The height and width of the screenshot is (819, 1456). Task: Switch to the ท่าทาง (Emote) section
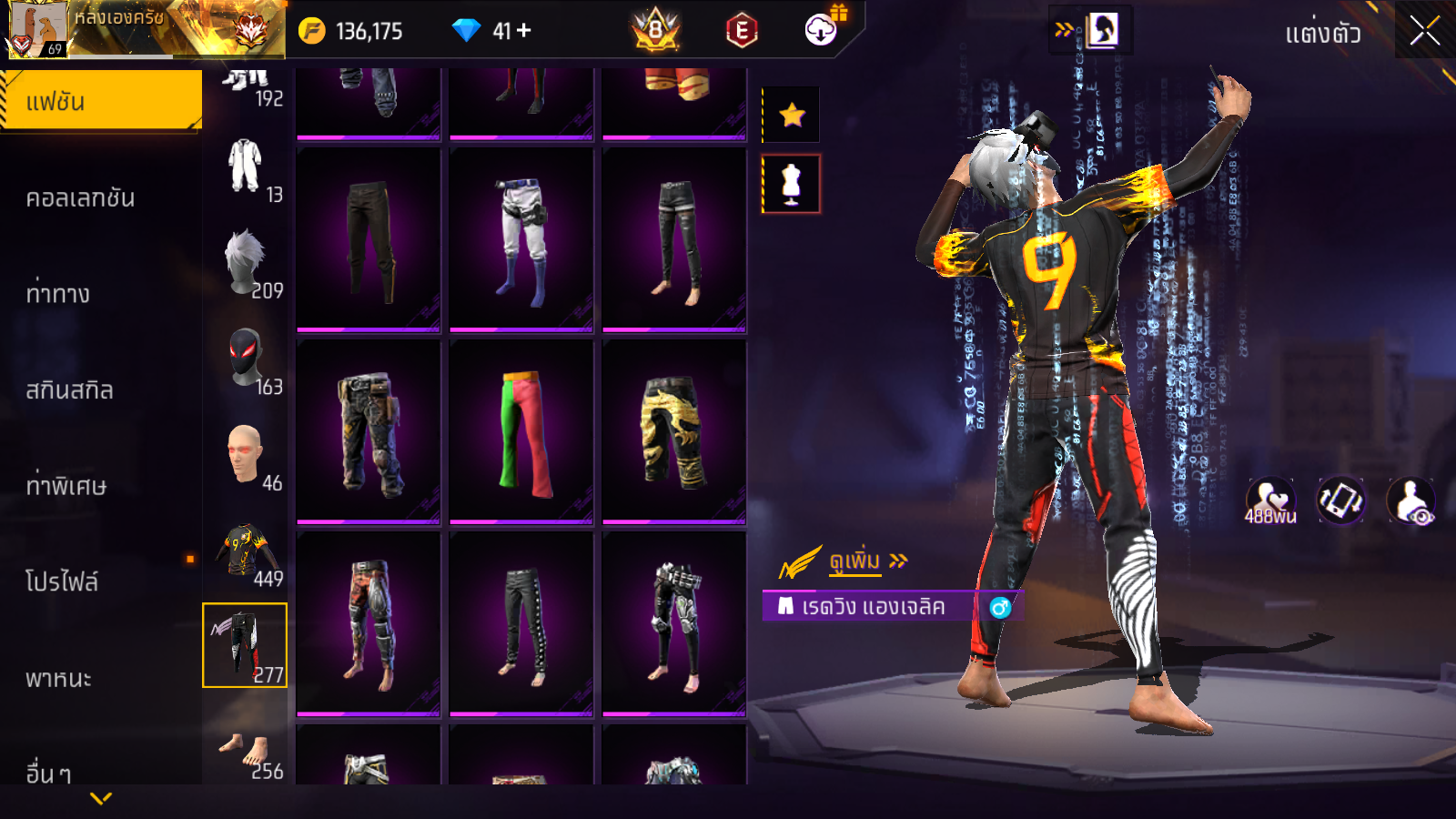coord(58,294)
